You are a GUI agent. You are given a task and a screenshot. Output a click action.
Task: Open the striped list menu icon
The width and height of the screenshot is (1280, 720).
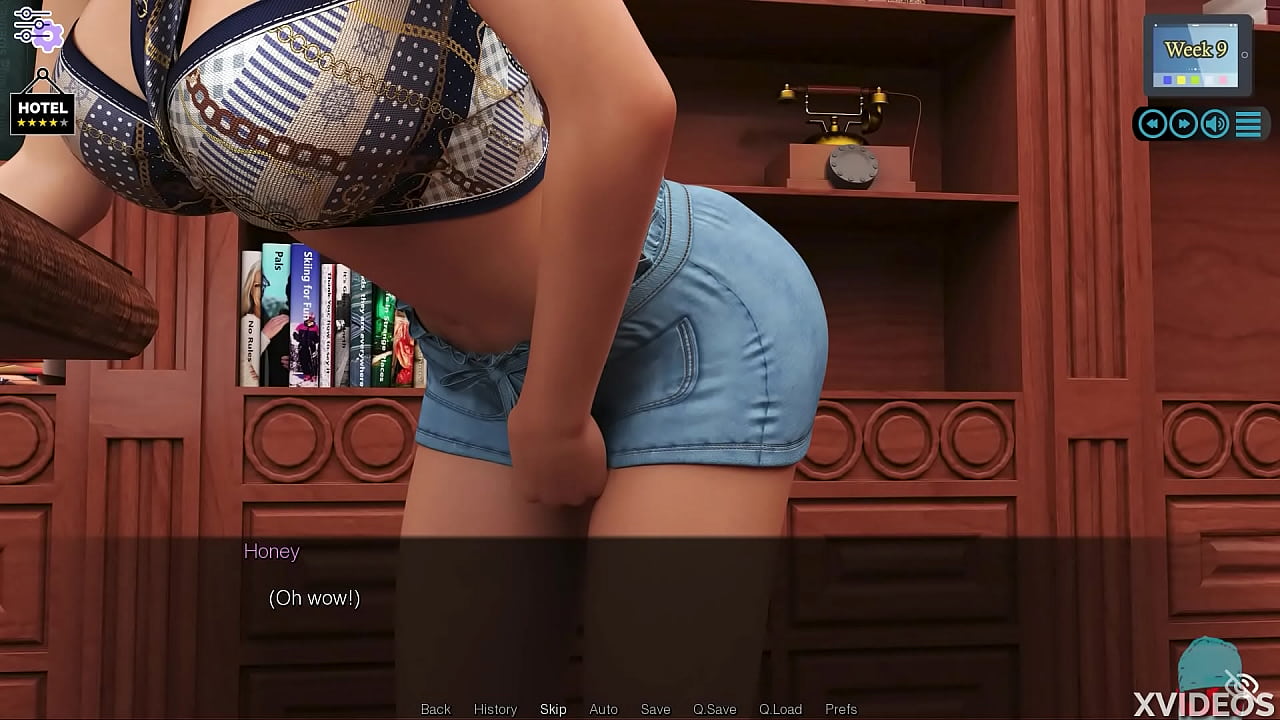pos(1248,124)
